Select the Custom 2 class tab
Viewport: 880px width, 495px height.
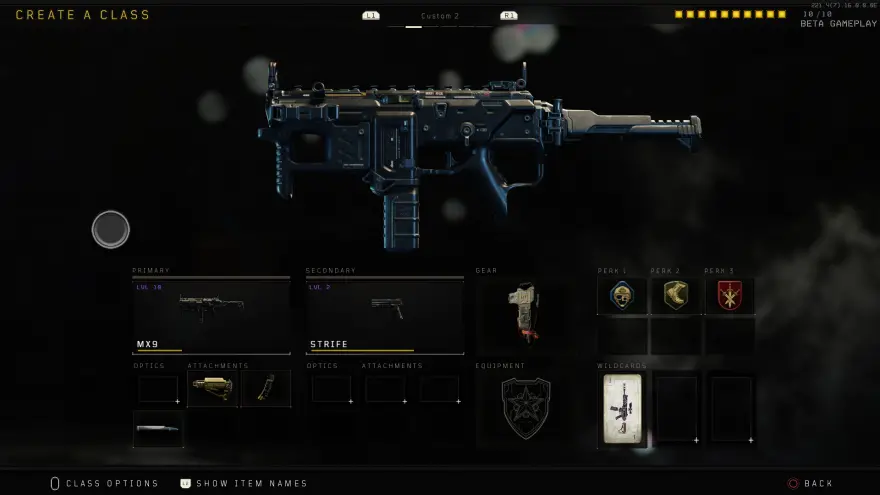[x=440, y=16]
